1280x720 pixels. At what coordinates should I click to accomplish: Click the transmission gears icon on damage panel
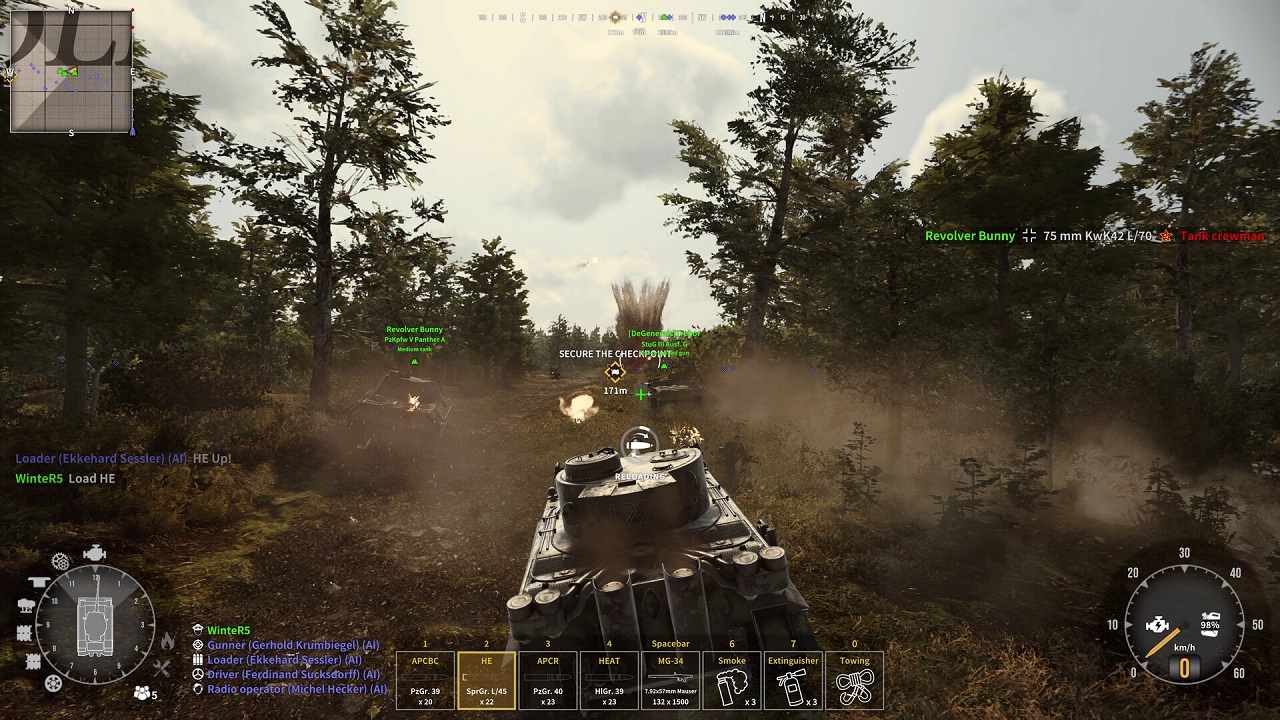(x=60, y=560)
